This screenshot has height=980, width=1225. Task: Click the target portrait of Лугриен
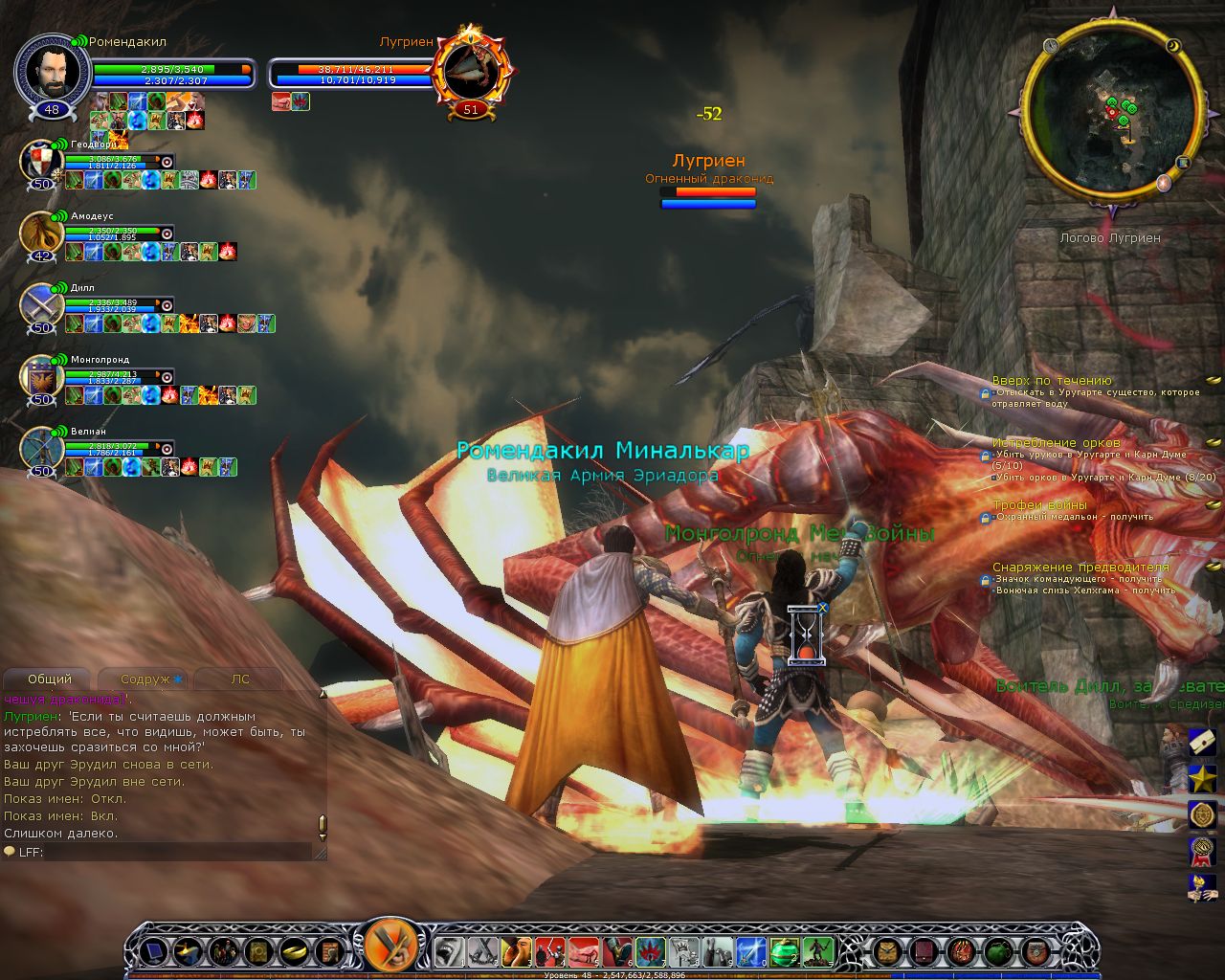click(x=471, y=71)
